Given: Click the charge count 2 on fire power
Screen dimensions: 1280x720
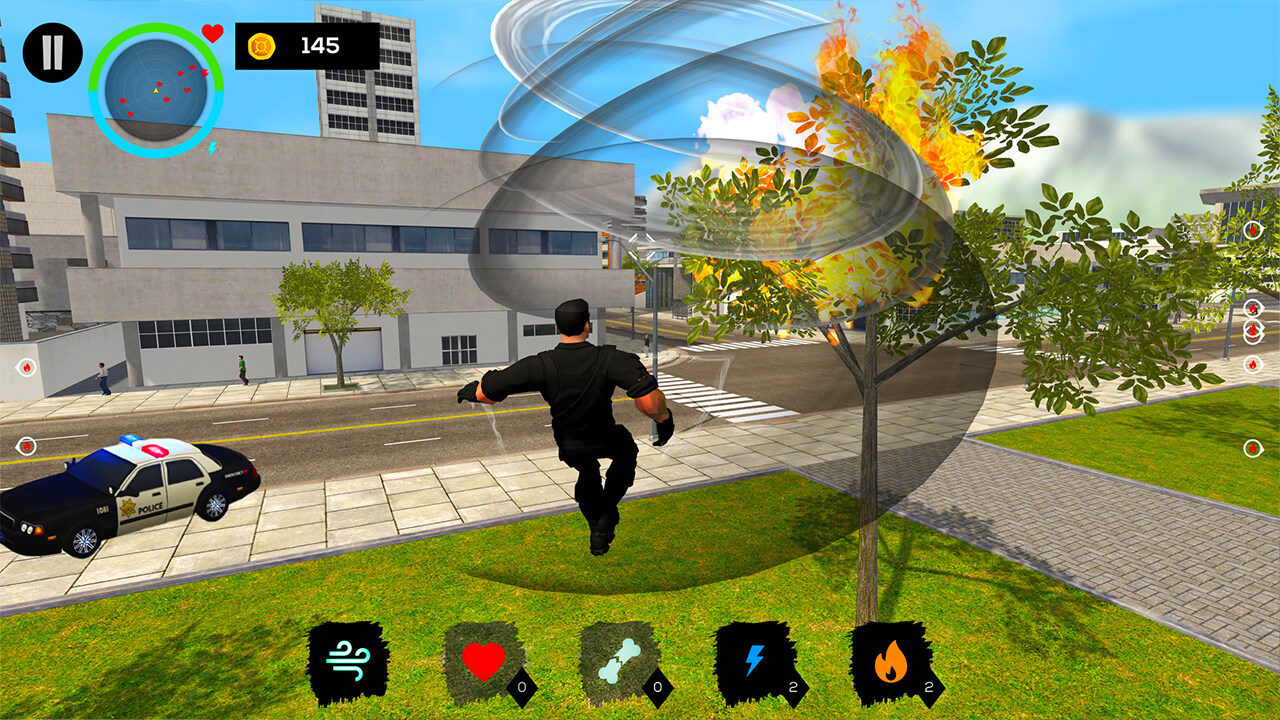Looking at the screenshot, I should pos(928,686).
